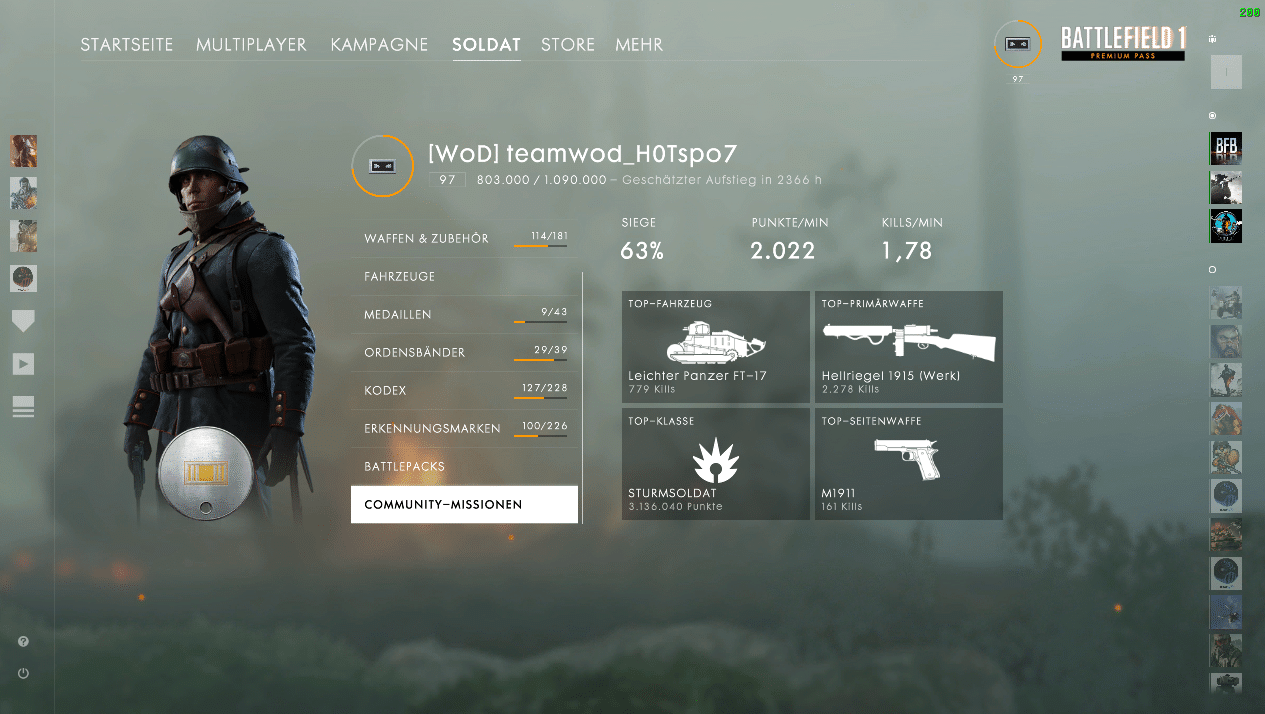Select the Kodex menu entry
This screenshot has height=714, width=1265.
click(x=465, y=391)
